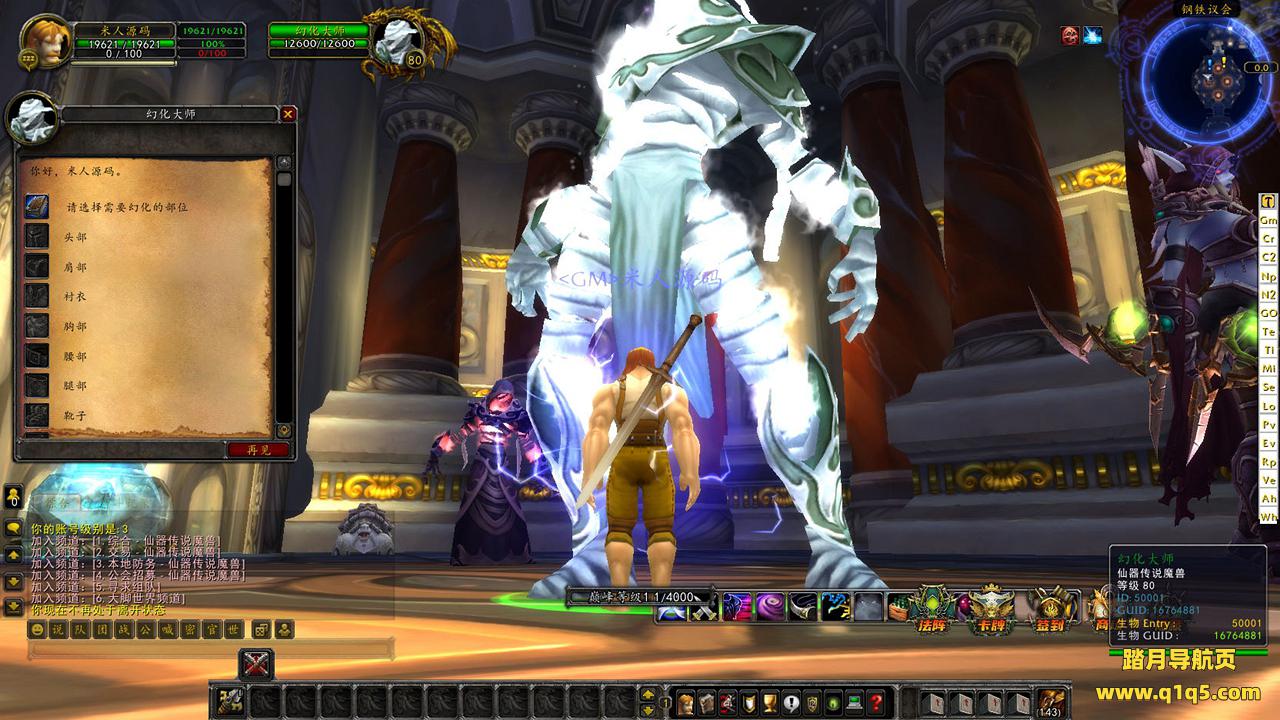Close the 幻化大师 dialog window
This screenshot has height=720, width=1280.
(x=288, y=114)
